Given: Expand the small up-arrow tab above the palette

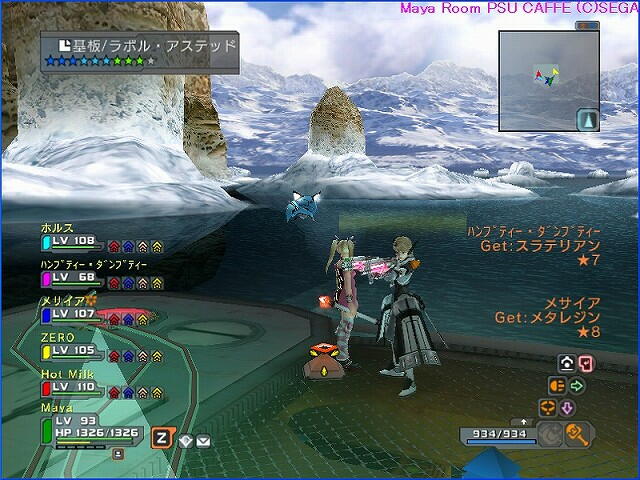Looking at the screenshot, I should pyautogui.click(x=524, y=422).
